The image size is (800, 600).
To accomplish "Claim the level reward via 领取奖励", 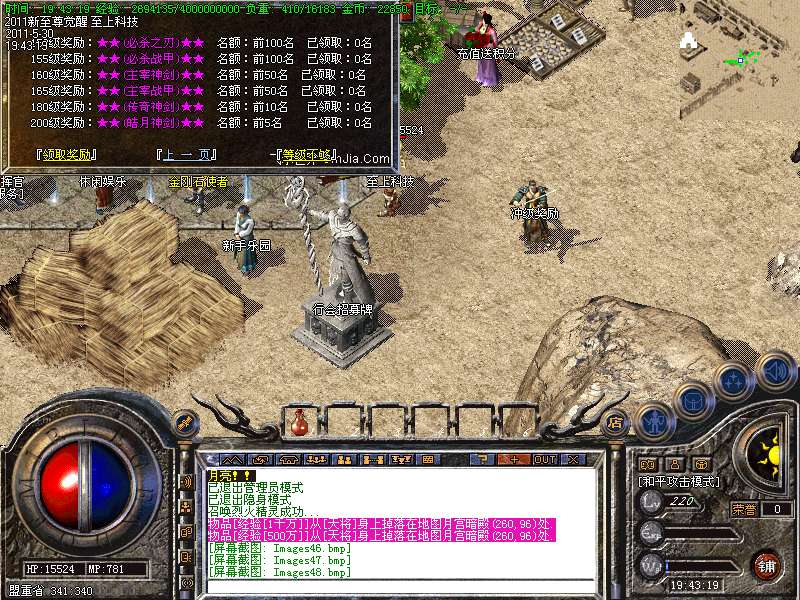I will (67, 155).
